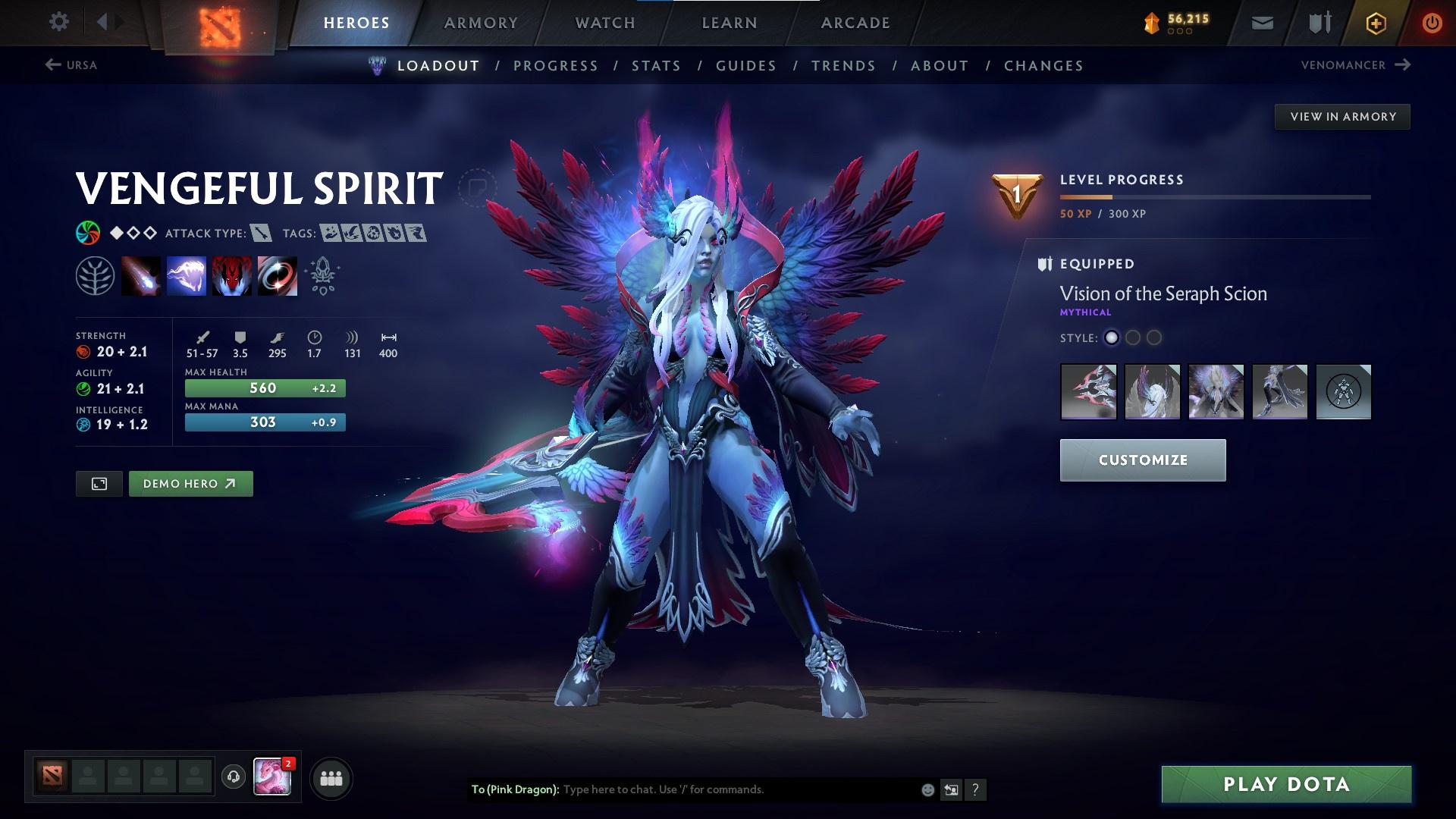Switch to the ARMORY tab

pyautogui.click(x=482, y=23)
